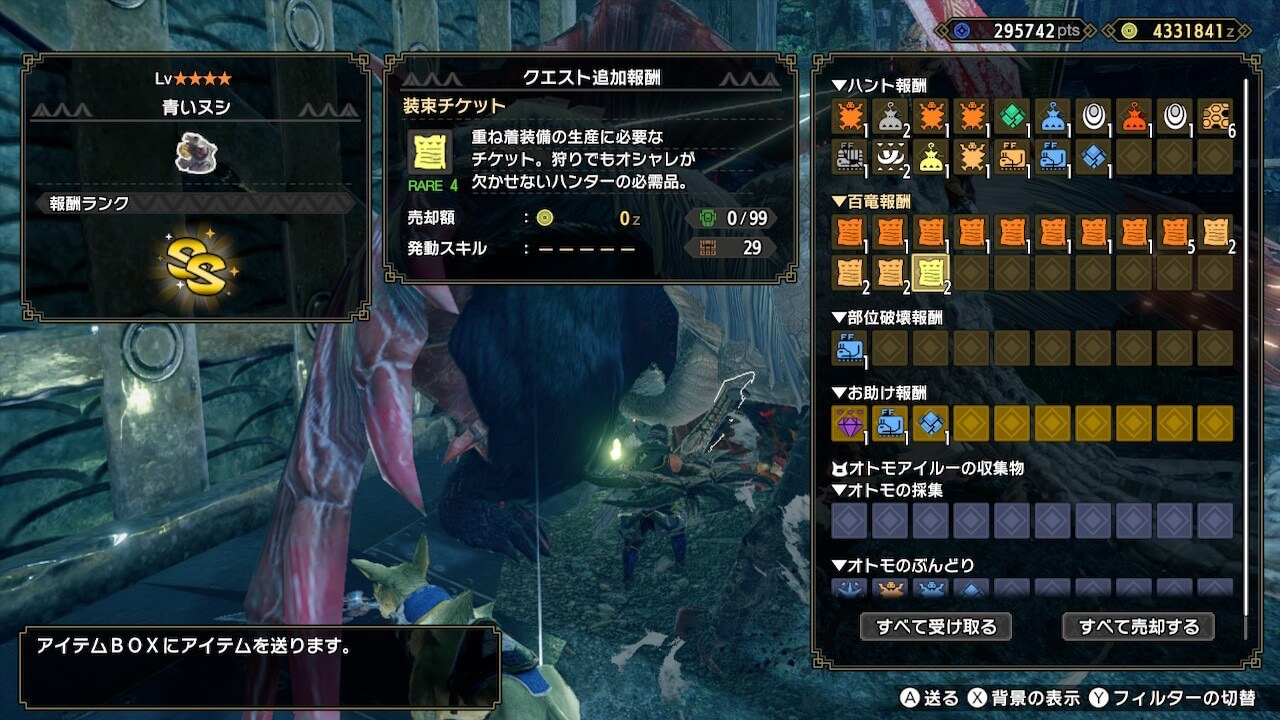Click すべて受け取る to receive all rewards
The height and width of the screenshot is (720, 1280).
(x=936, y=627)
